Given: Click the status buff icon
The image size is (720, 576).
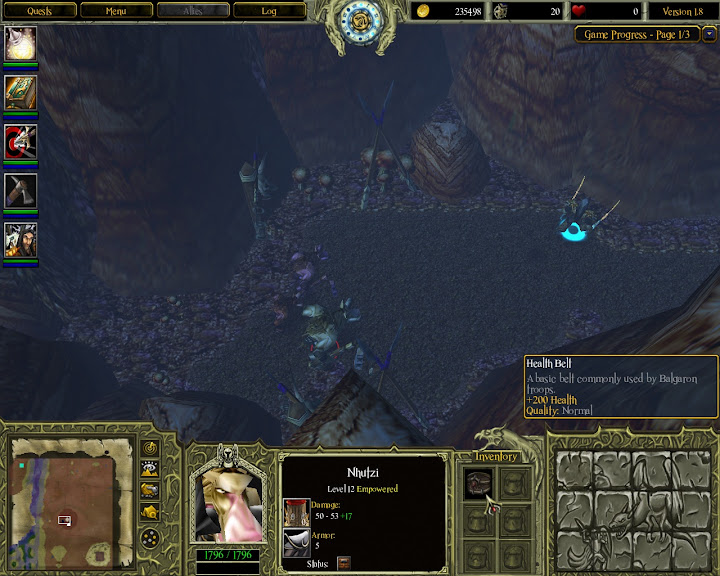Looking at the screenshot, I should pos(344,563).
